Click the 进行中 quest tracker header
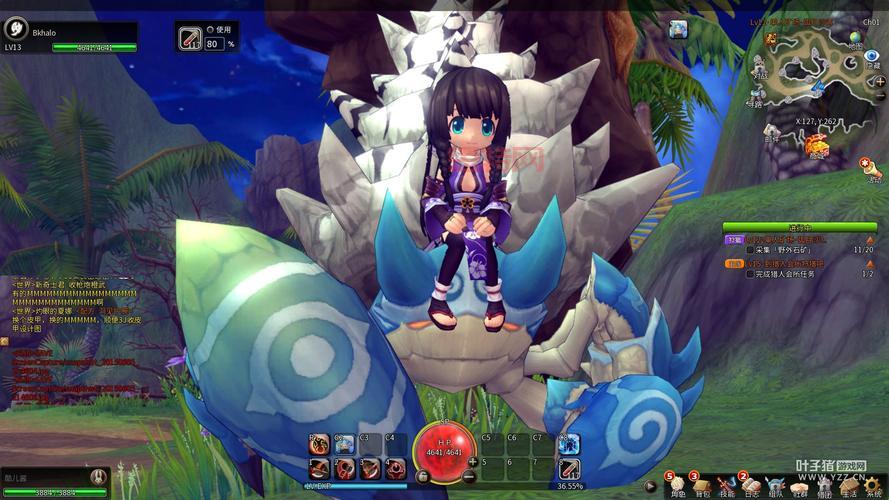The width and height of the screenshot is (889, 500). (x=799, y=228)
